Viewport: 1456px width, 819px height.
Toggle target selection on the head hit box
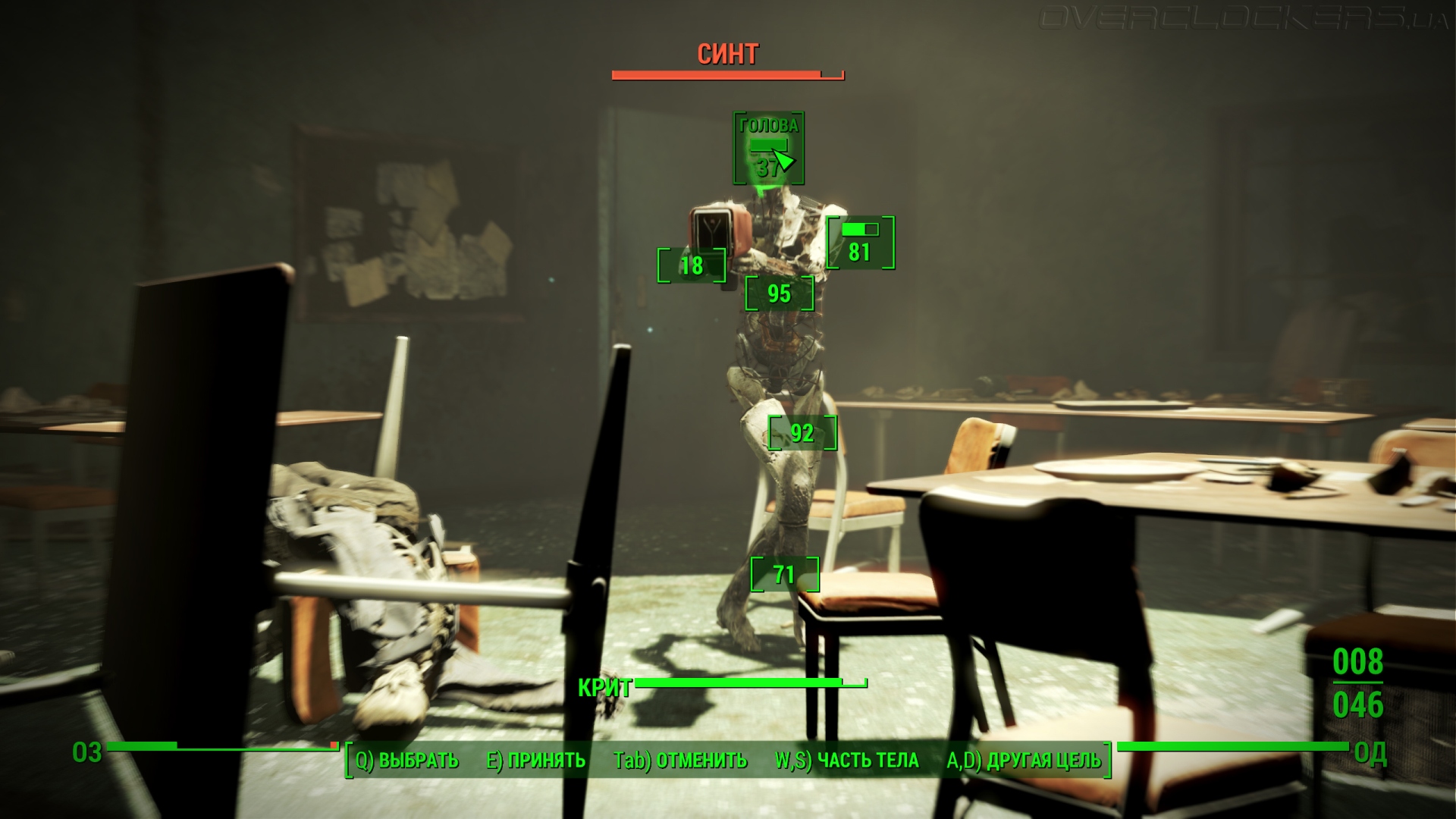768,148
